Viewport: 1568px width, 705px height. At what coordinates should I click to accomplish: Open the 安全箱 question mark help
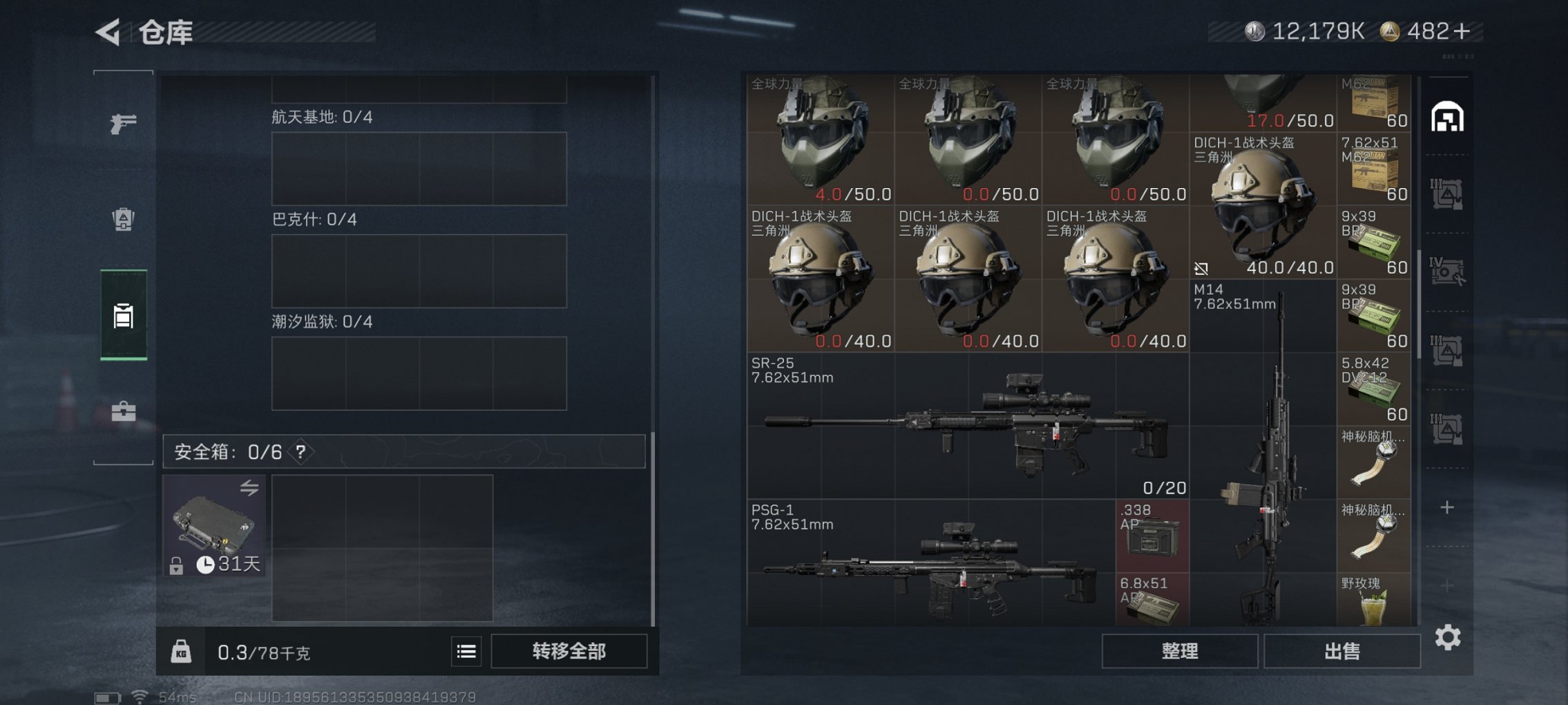coord(300,452)
